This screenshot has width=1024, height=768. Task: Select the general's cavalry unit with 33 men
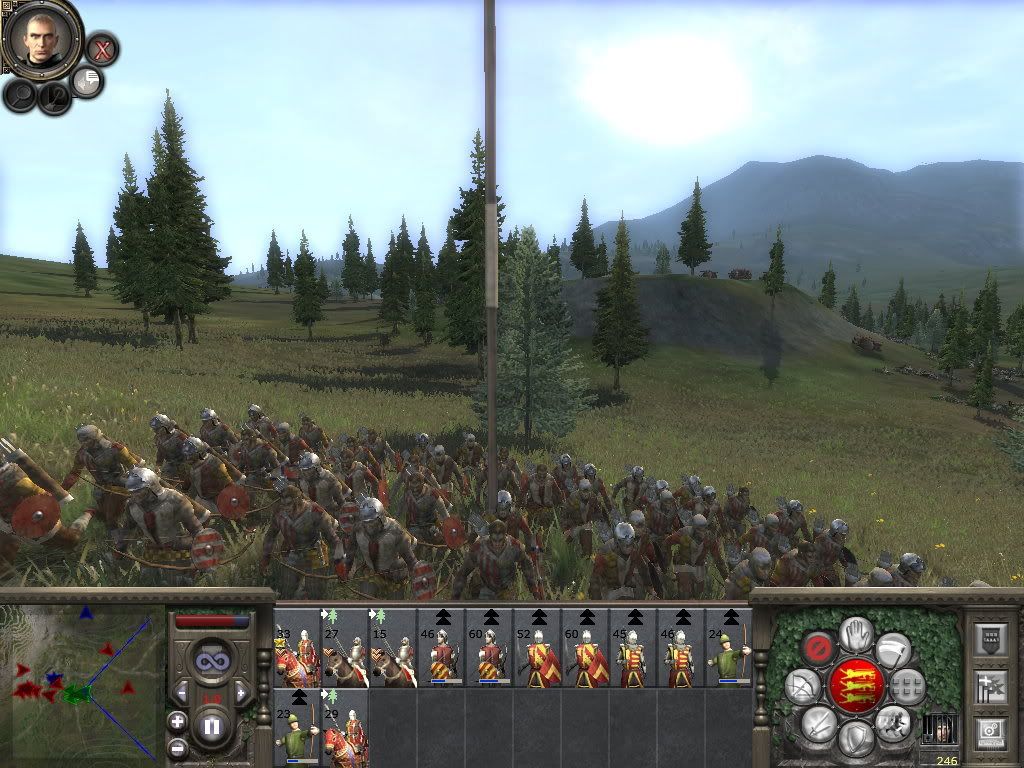click(x=297, y=648)
